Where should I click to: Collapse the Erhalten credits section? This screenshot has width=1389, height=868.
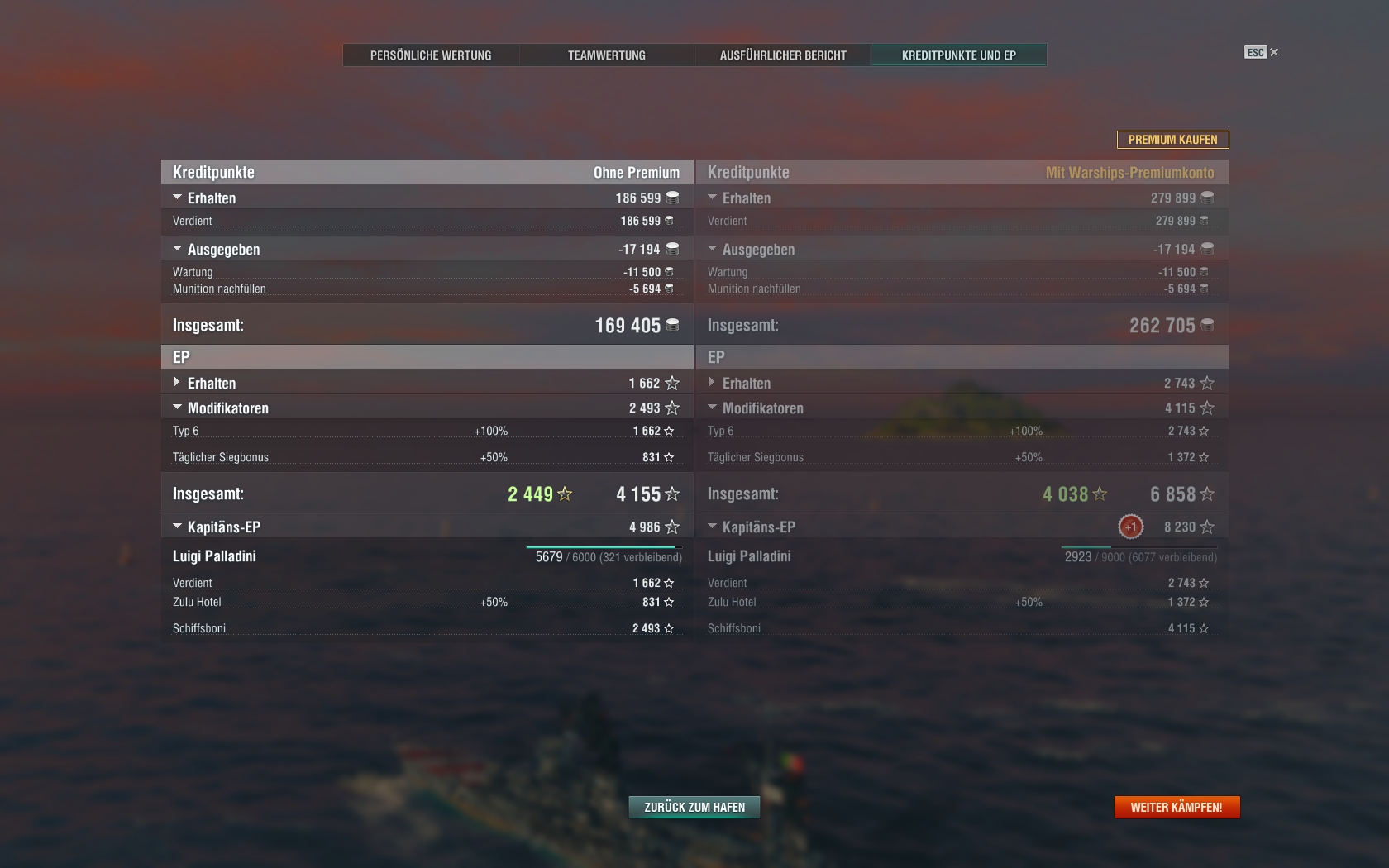pos(176,198)
